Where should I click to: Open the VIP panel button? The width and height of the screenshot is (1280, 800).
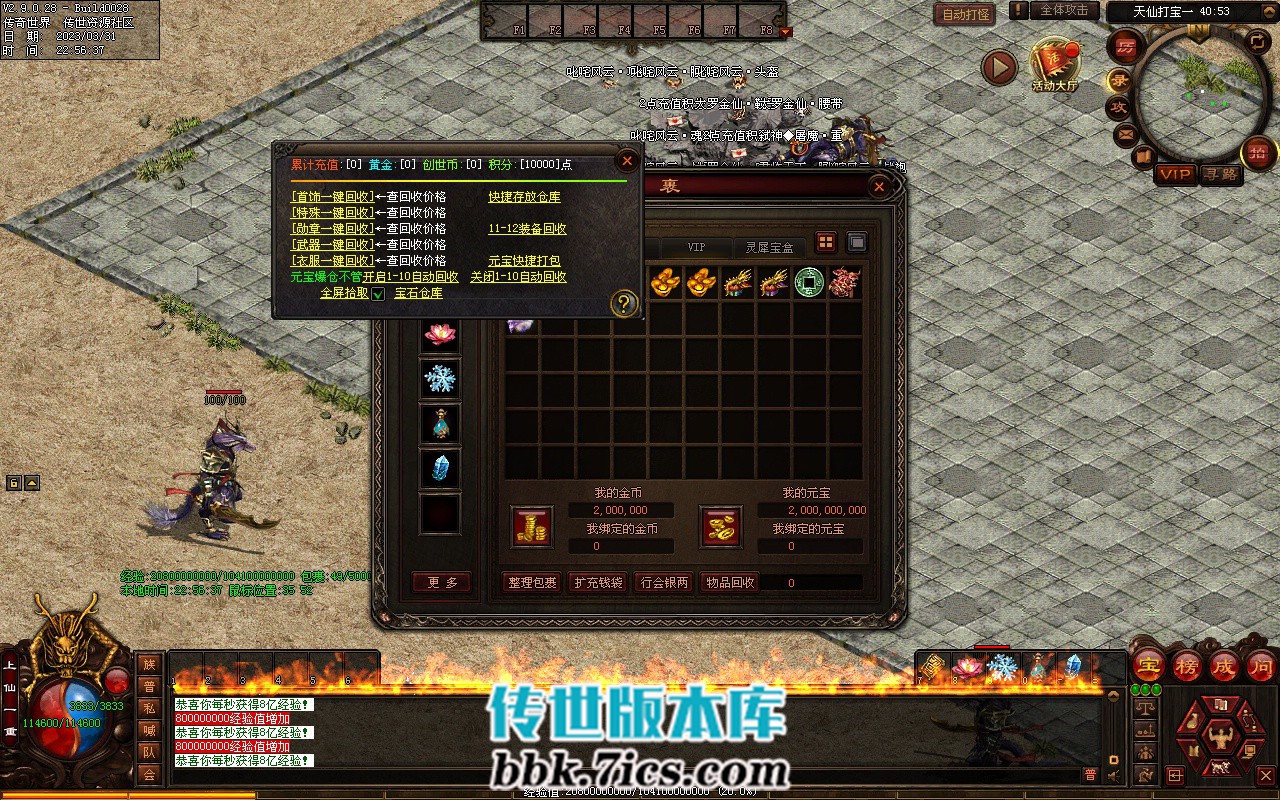[x=1175, y=174]
